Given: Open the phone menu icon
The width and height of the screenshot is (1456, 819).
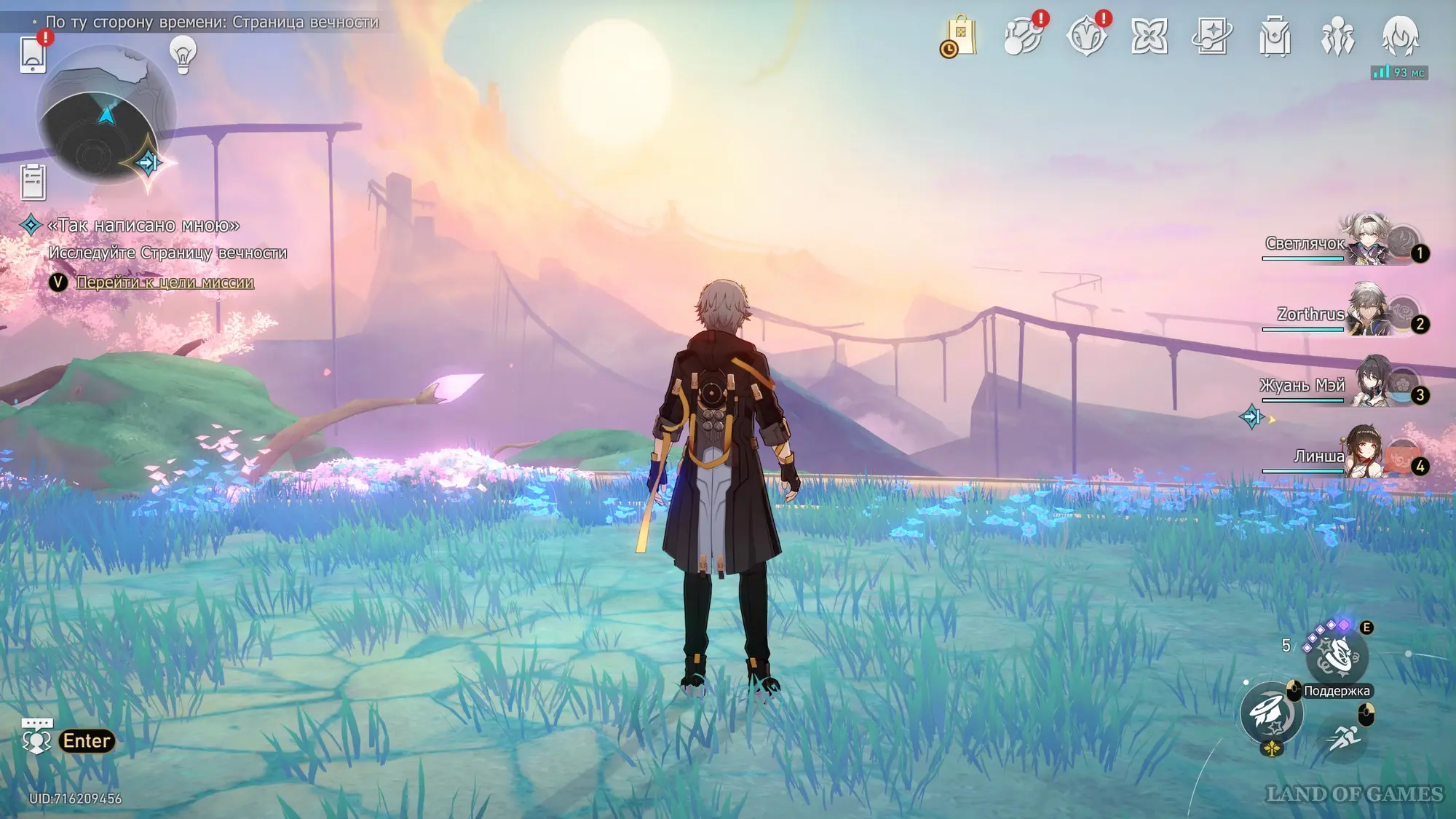Looking at the screenshot, I should pyautogui.click(x=33, y=54).
